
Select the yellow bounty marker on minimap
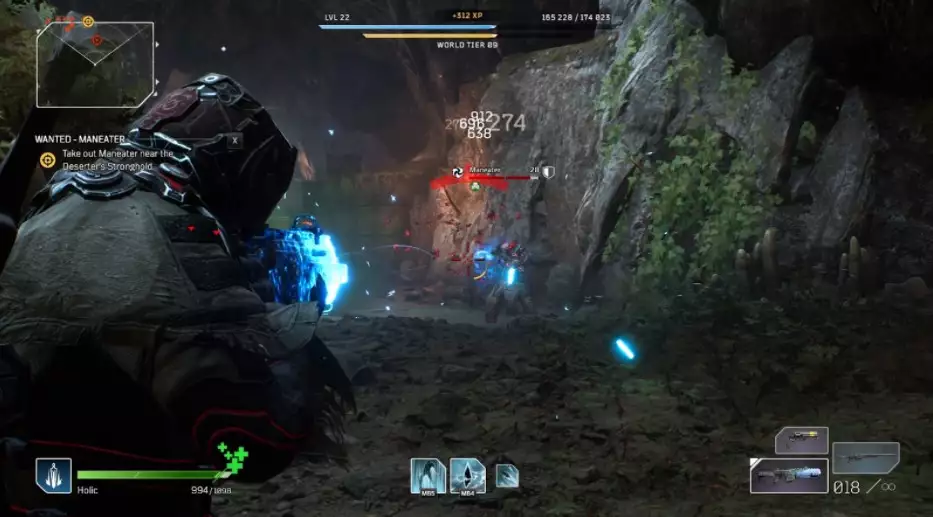pos(88,21)
